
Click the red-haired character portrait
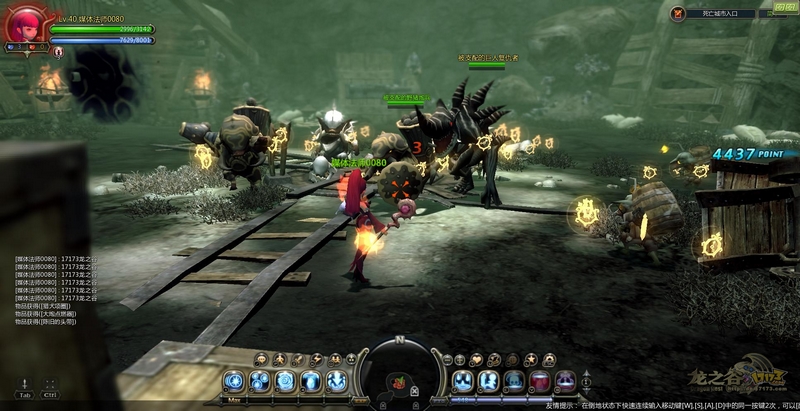click(x=24, y=26)
